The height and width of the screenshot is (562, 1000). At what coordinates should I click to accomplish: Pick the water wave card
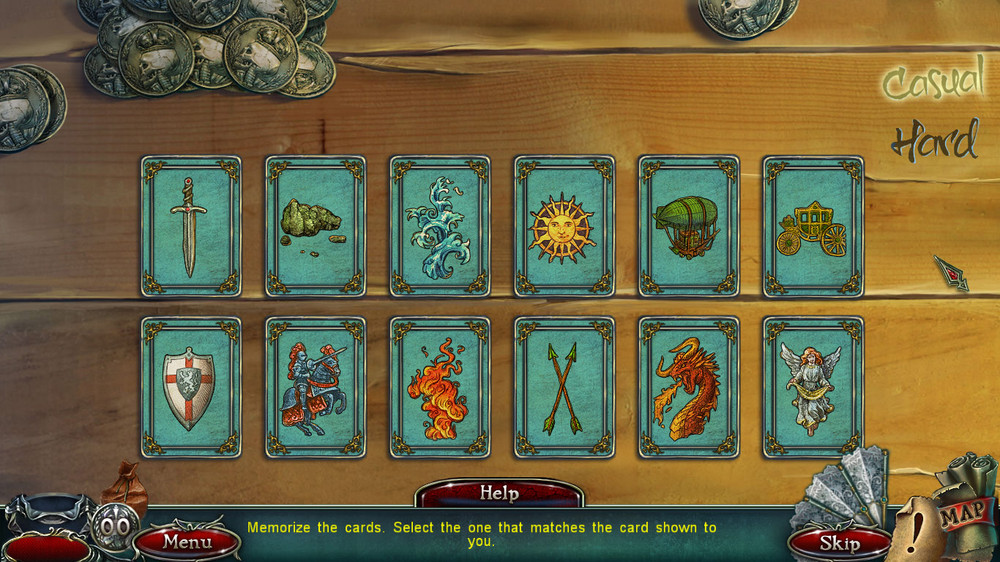click(x=440, y=226)
